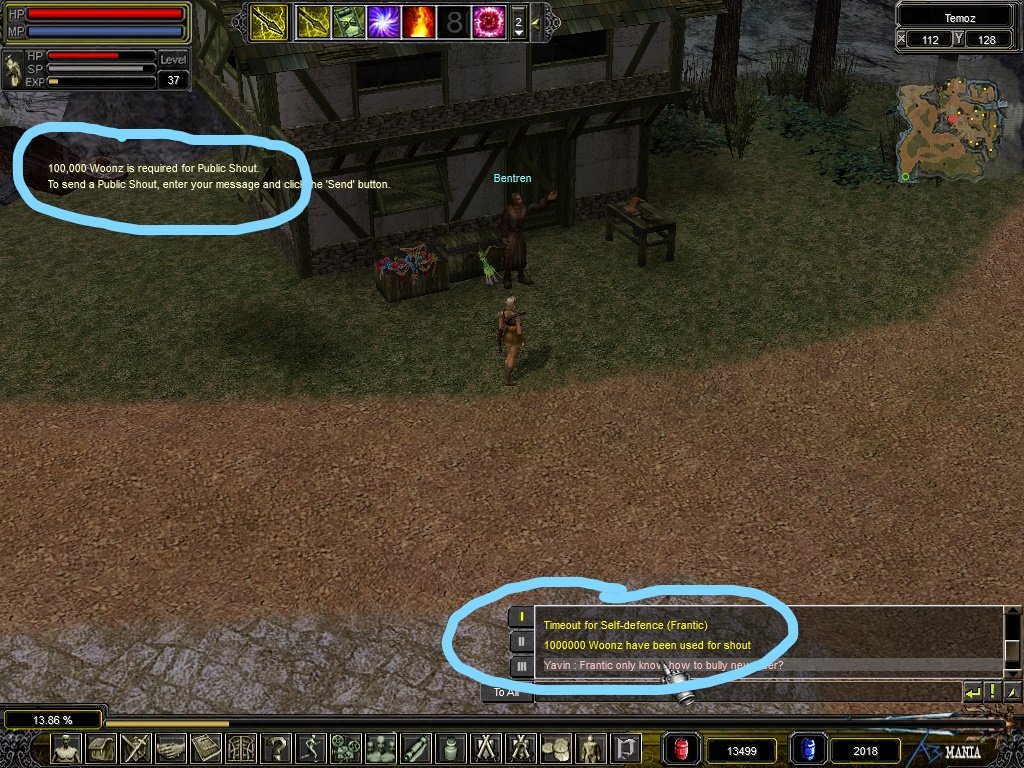Select the number 8 skill slot

click(454, 21)
